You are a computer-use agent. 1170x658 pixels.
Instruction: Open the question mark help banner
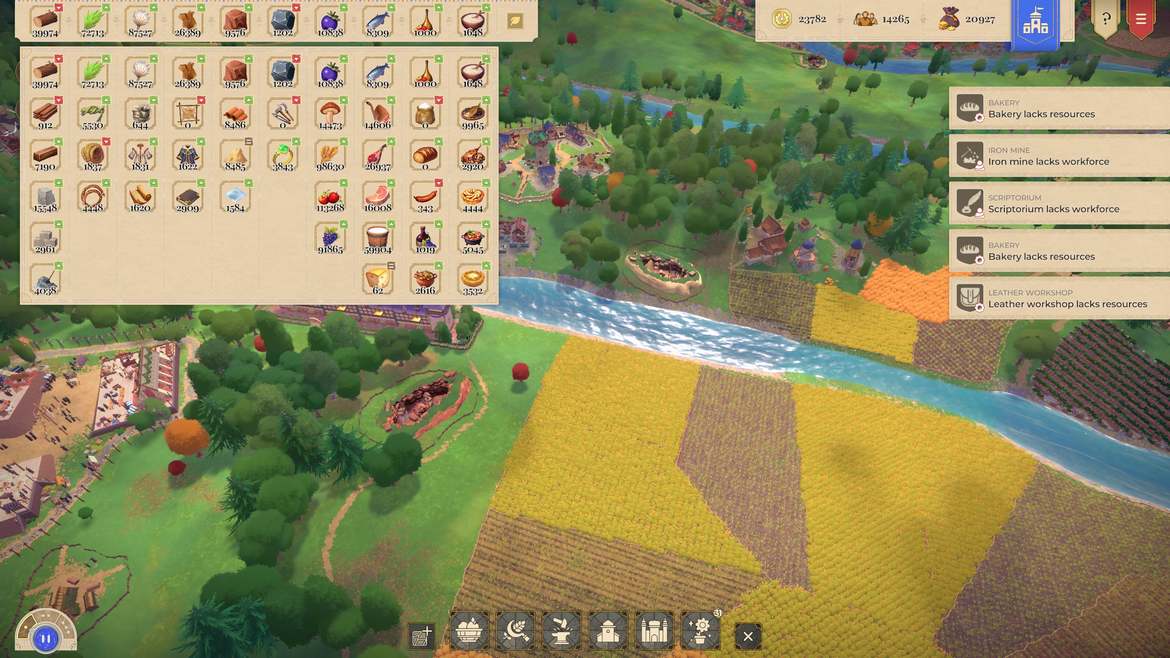(x=1105, y=18)
